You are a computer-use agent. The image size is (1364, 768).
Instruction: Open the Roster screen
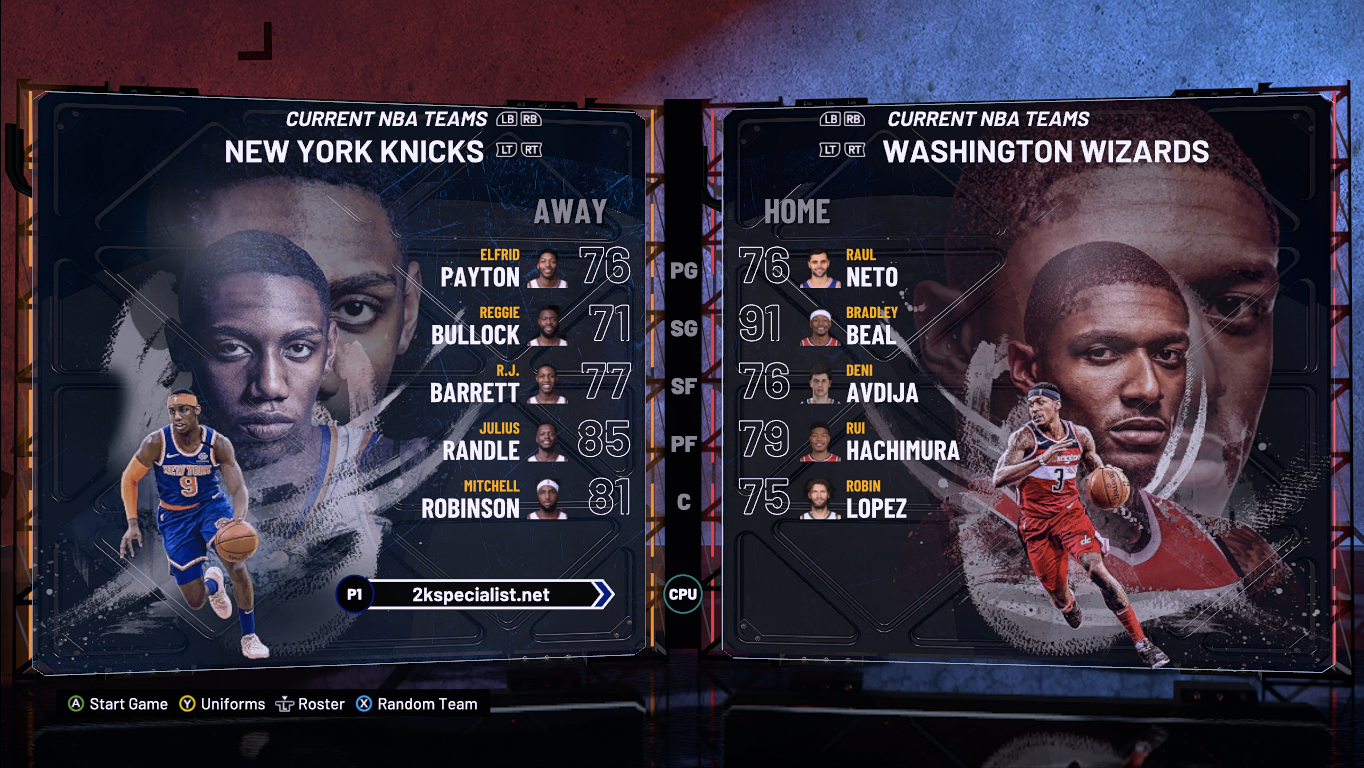coord(310,704)
